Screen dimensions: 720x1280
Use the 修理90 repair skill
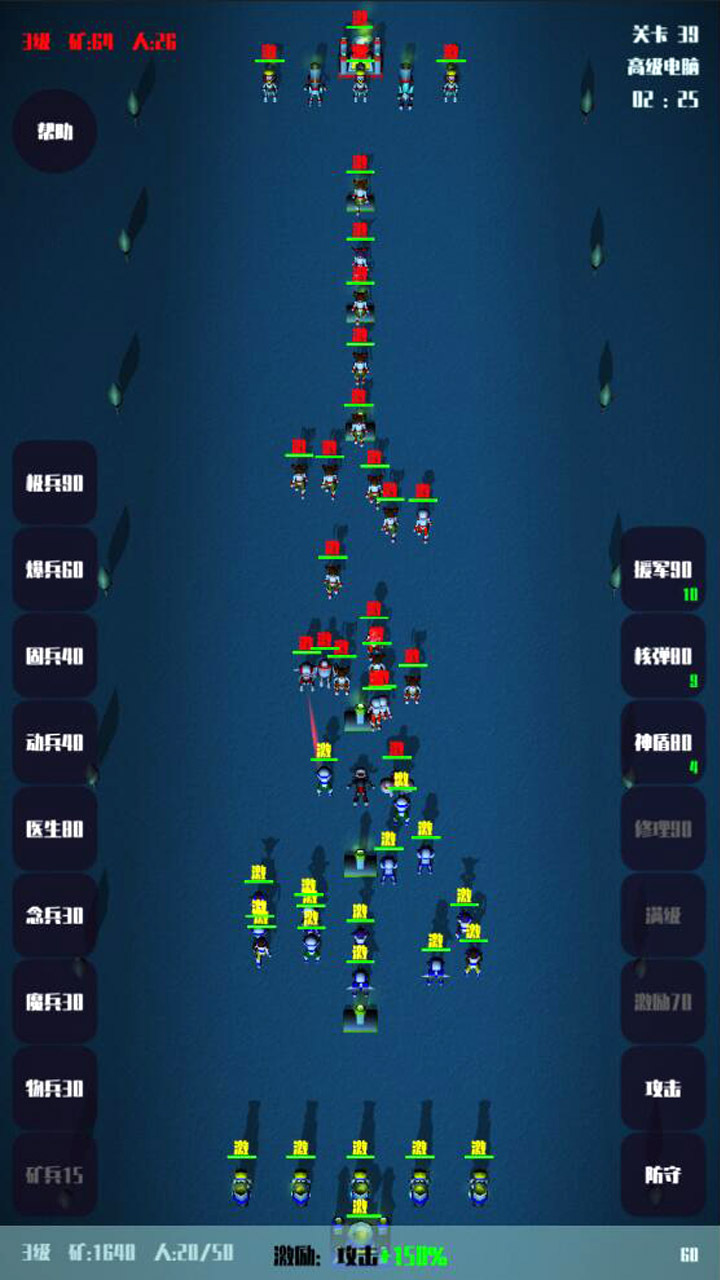point(663,829)
